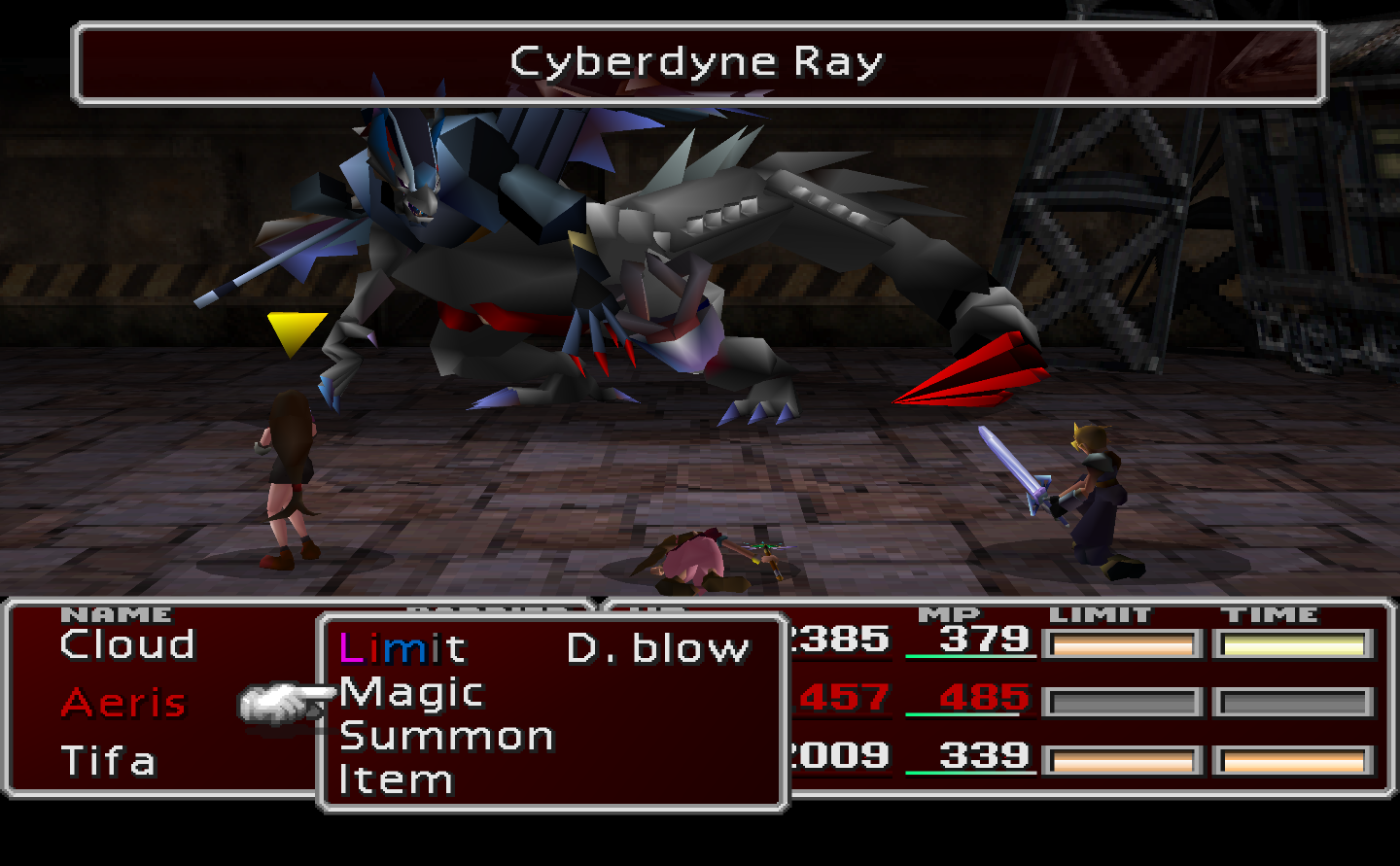Select Cloud's name in the party panel

point(126,644)
